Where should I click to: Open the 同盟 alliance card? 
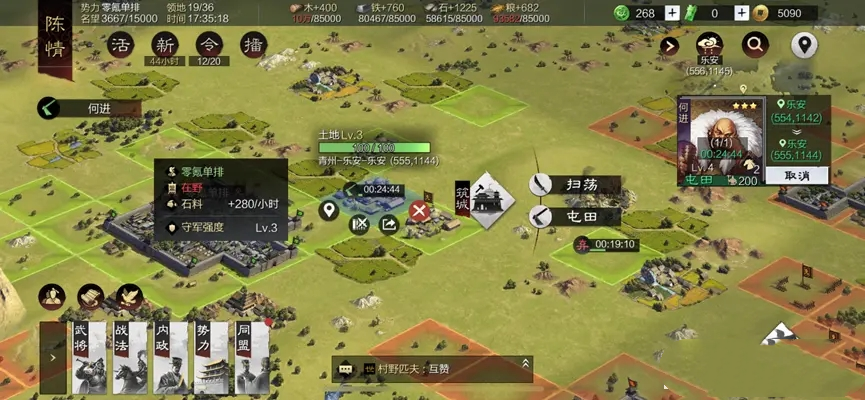[251, 356]
